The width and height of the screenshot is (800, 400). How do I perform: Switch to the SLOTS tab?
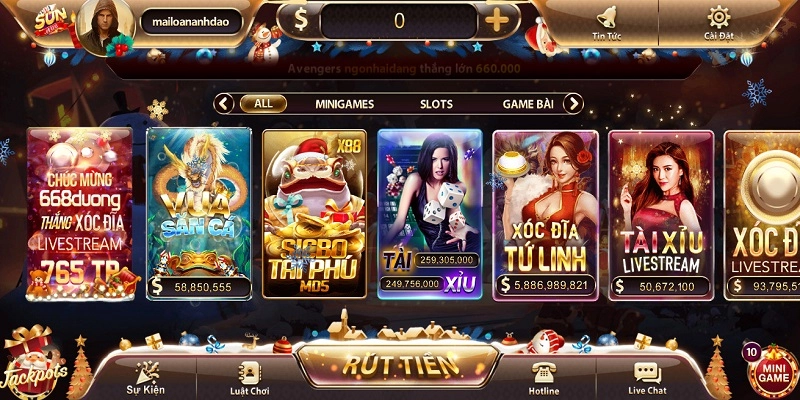pos(436,103)
